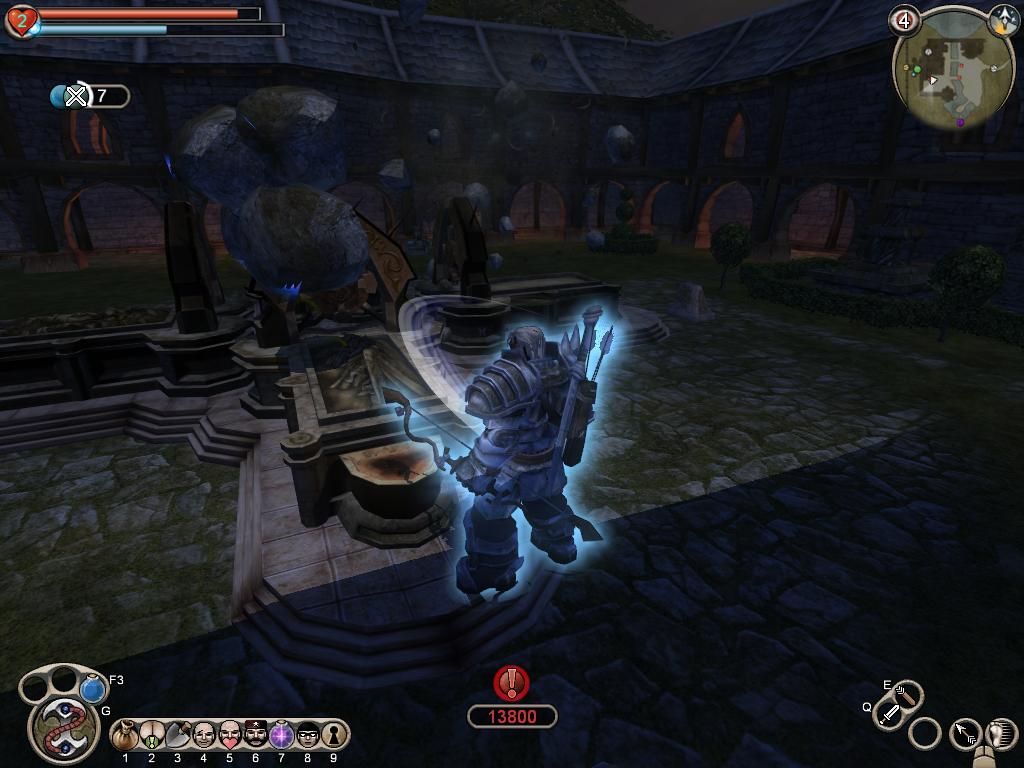Select the arrow attack action circle
Image resolution: width=1024 pixels, height=768 pixels.
(x=966, y=735)
